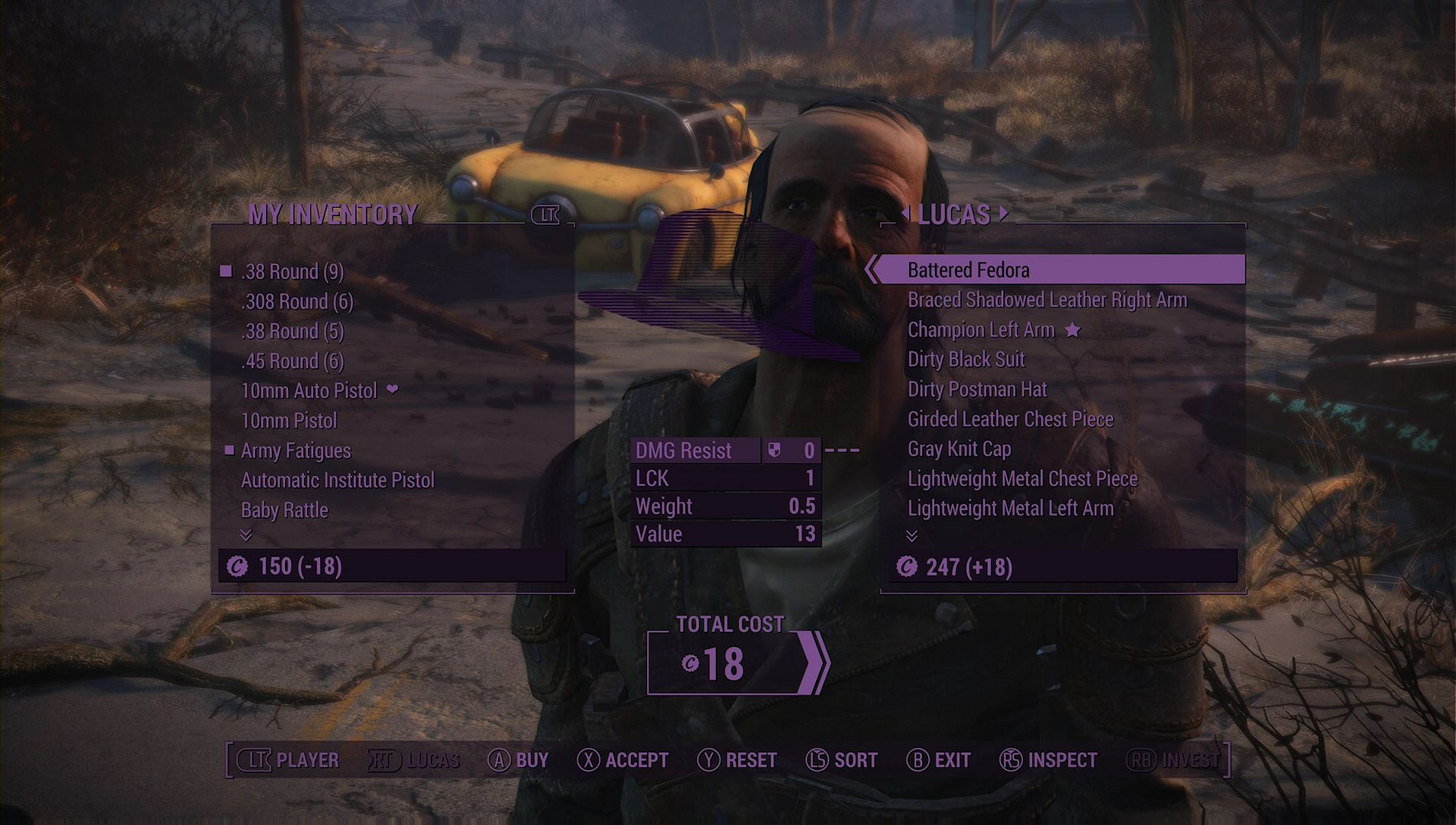Select the Gray Knit Cap
This screenshot has height=825, width=1456.
(x=959, y=449)
